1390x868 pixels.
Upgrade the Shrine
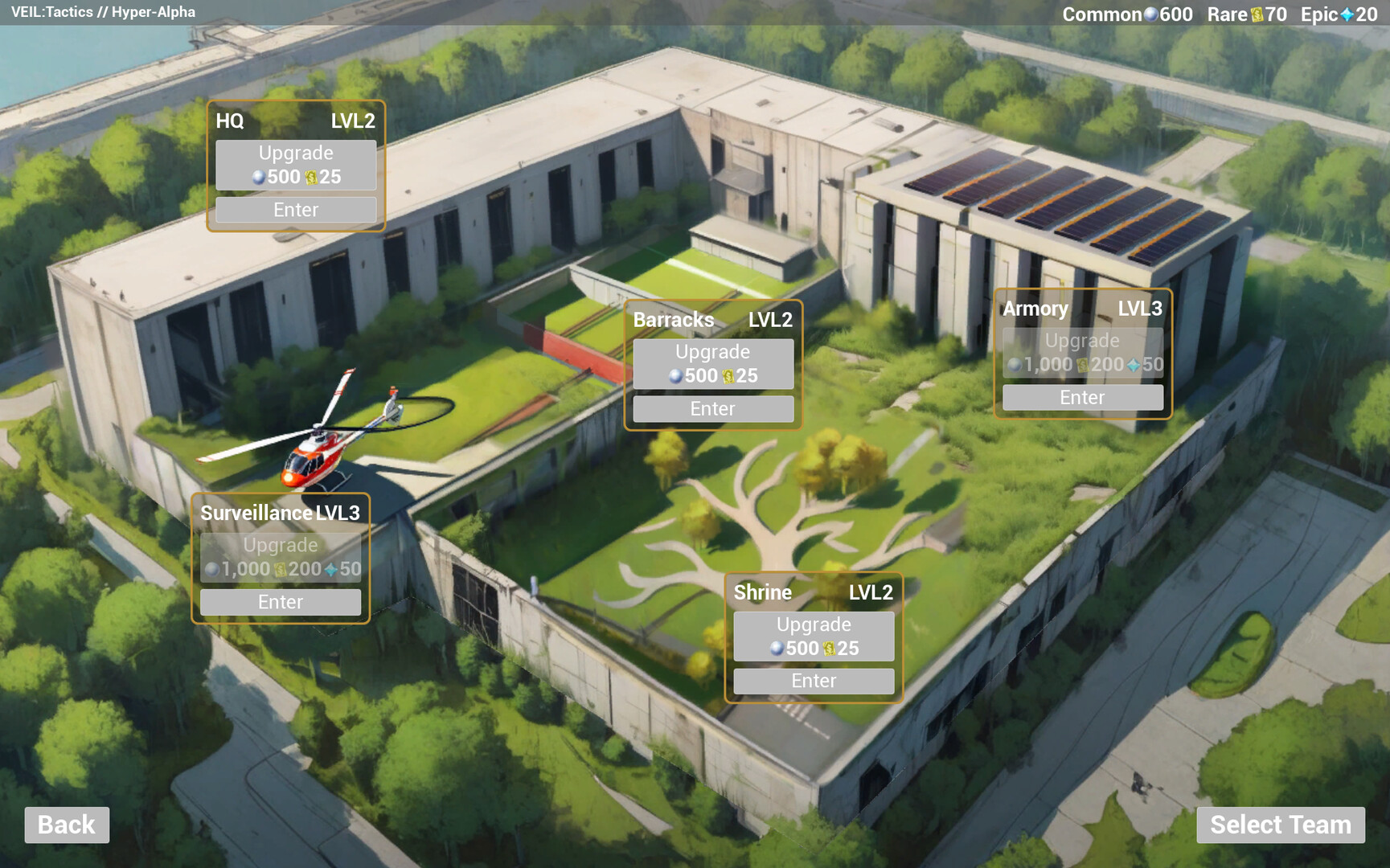[813, 635]
